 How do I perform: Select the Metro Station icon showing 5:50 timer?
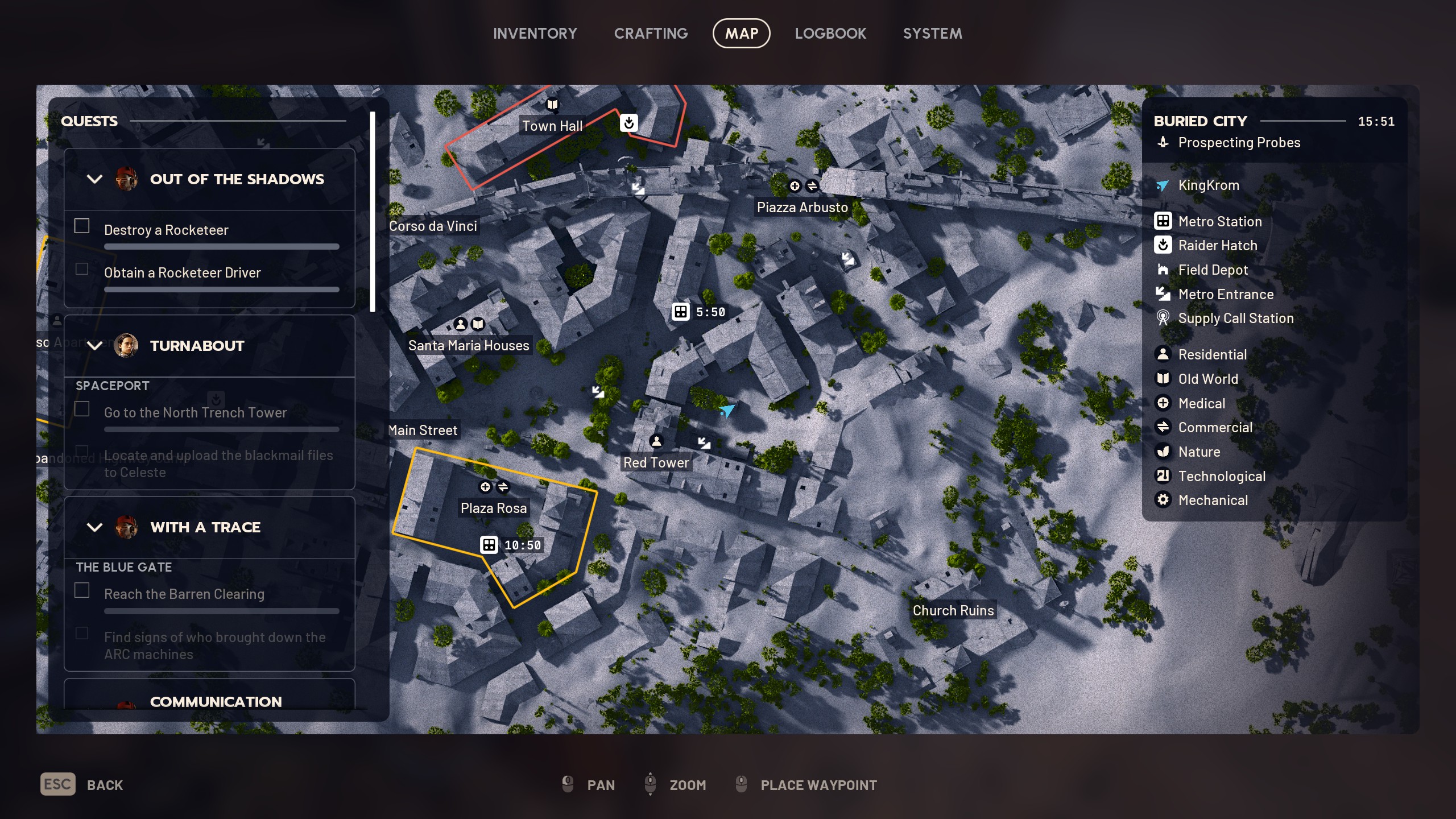(681, 312)
